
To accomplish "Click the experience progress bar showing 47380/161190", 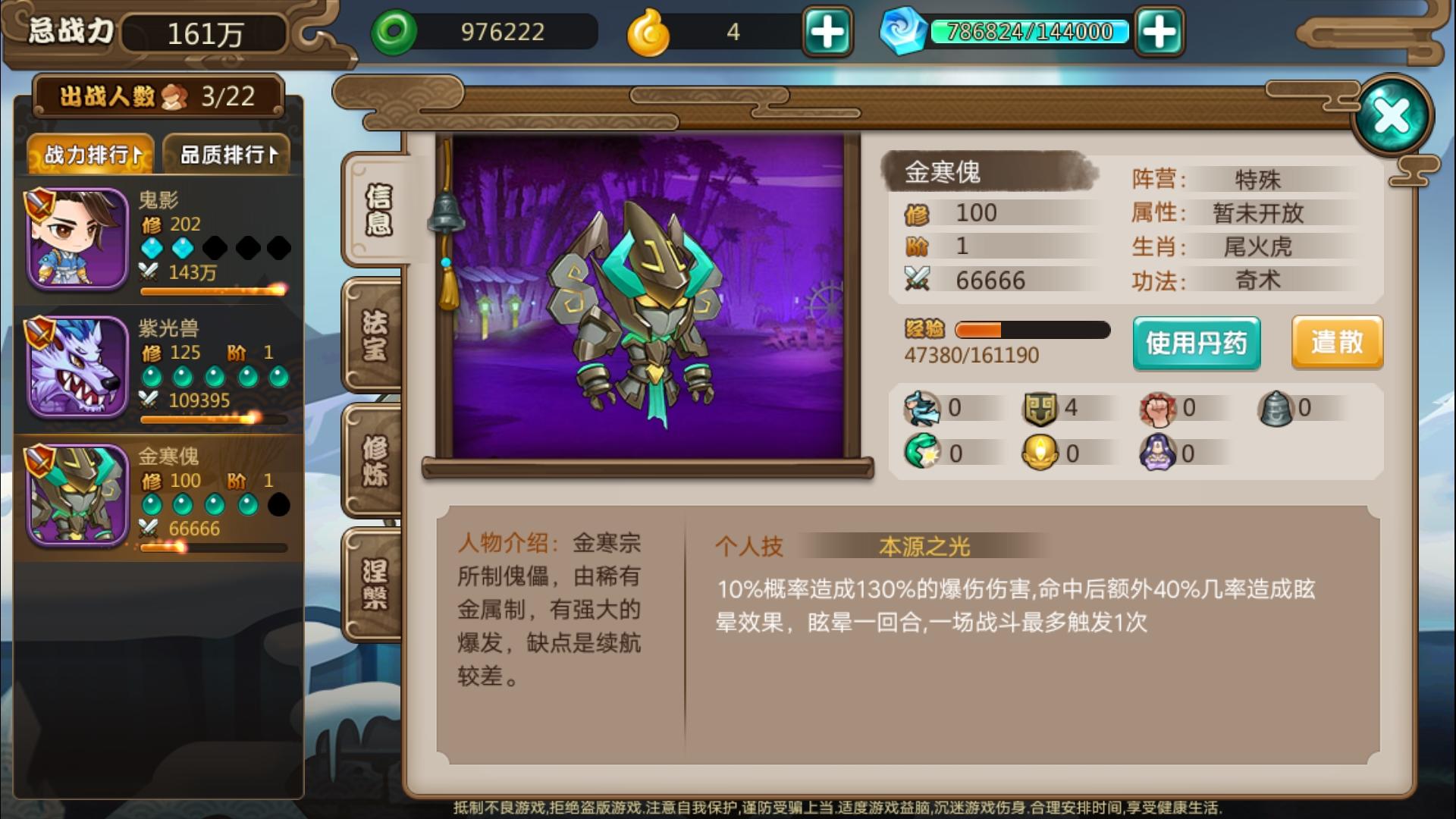I will click(1031, 330).
